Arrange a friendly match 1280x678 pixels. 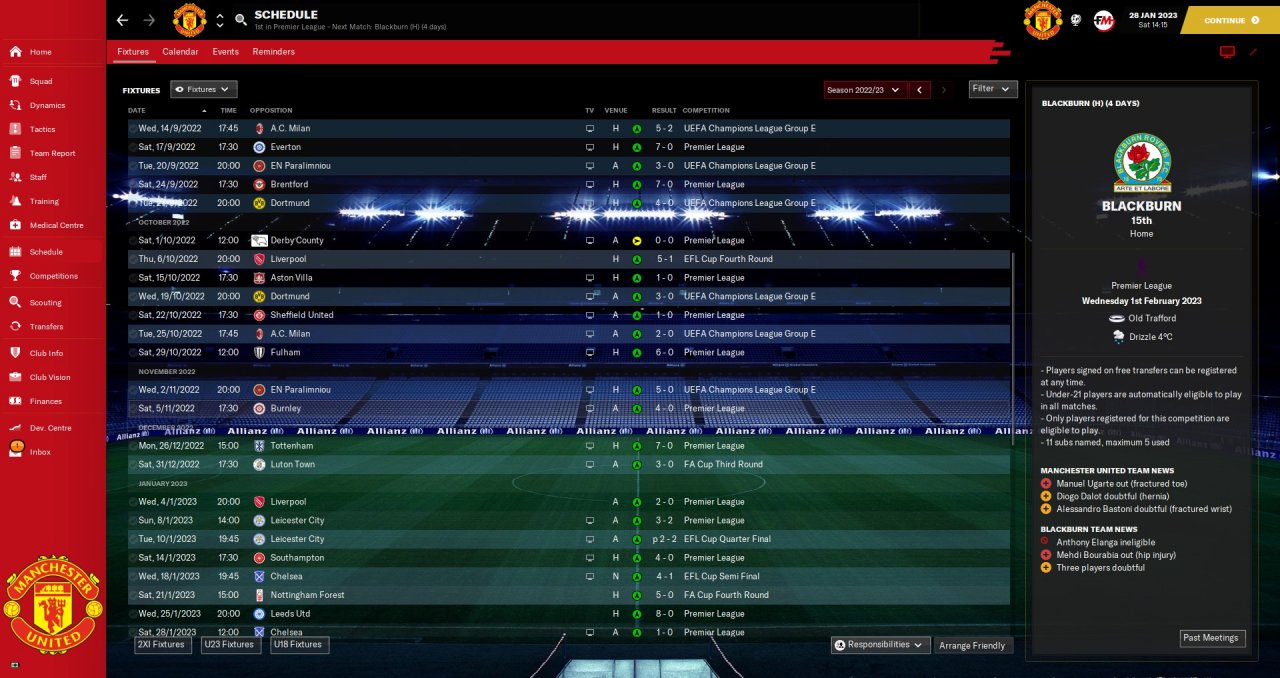click(973, 646)
